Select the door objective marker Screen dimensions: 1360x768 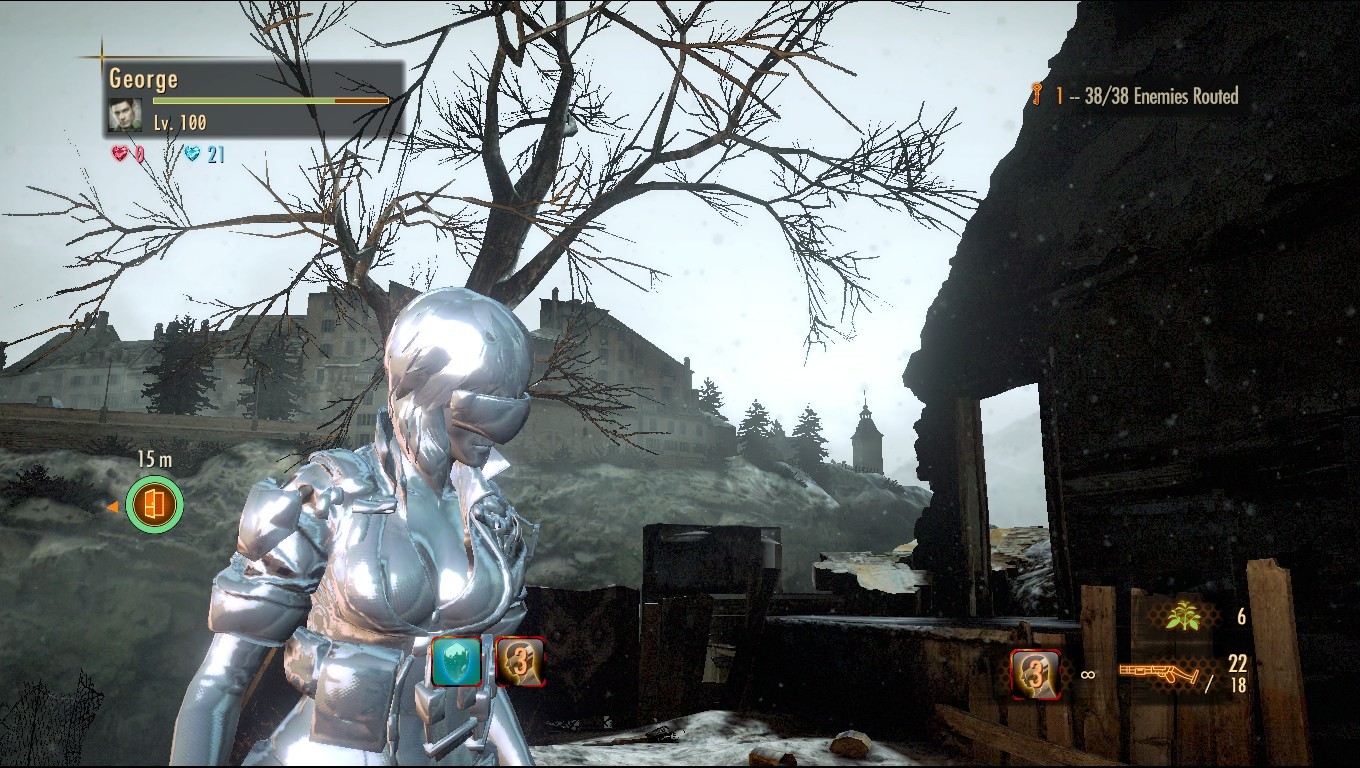(155, 505)
